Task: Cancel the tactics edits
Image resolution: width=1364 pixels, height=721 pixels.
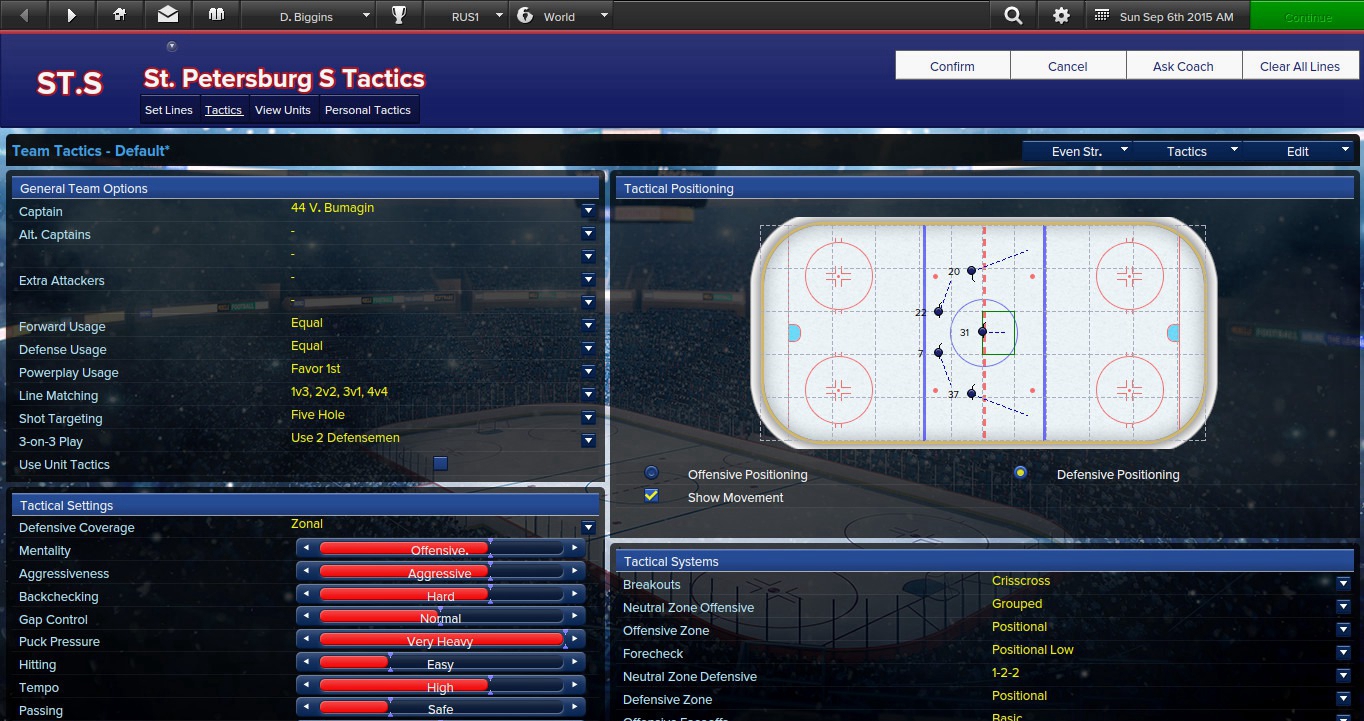Action: click(1067, 66)
